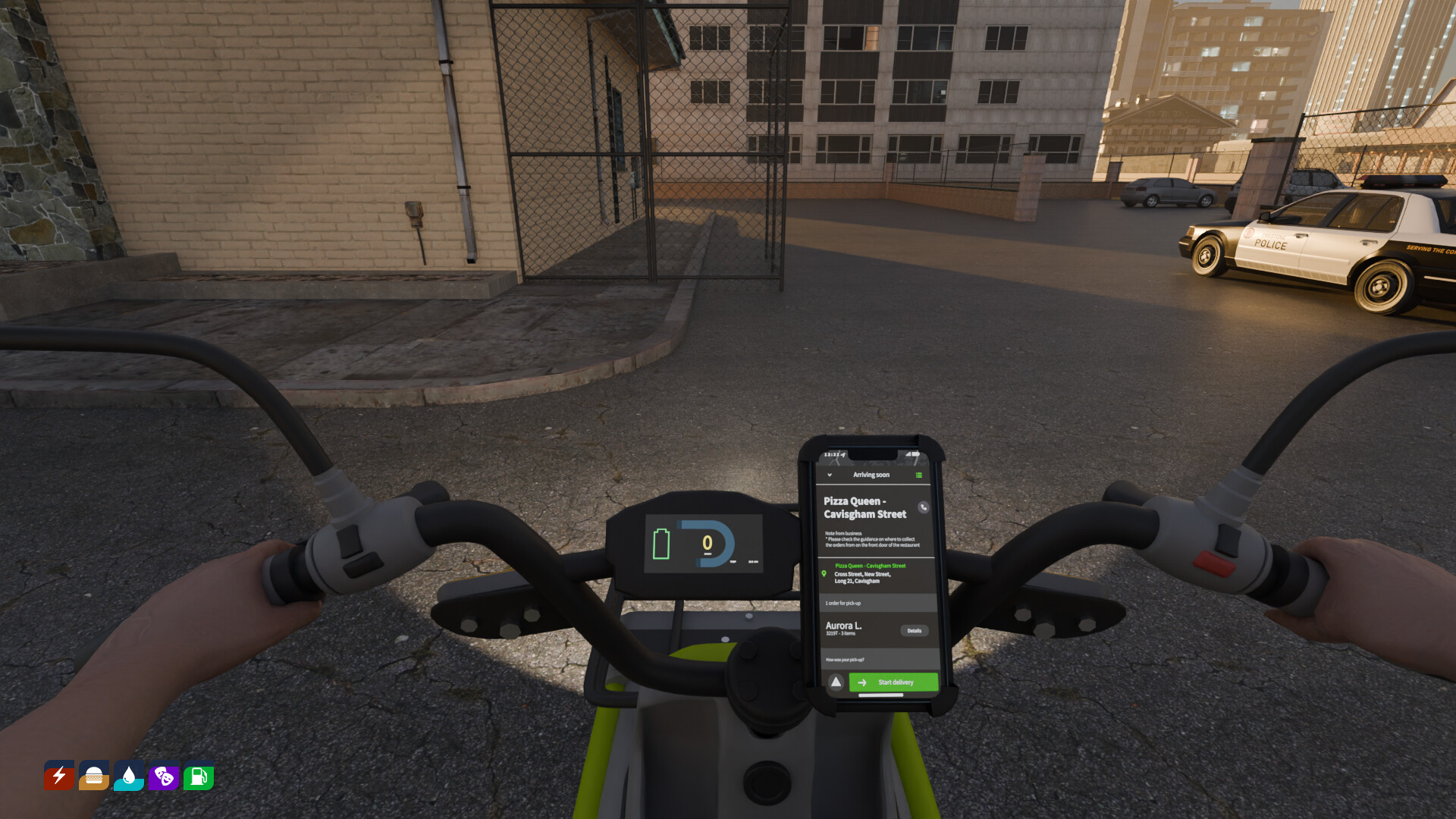Click the speedometer showing zero
This screenshot has width=1456, height=819.
pyautogui.click(x=708, y=541)
